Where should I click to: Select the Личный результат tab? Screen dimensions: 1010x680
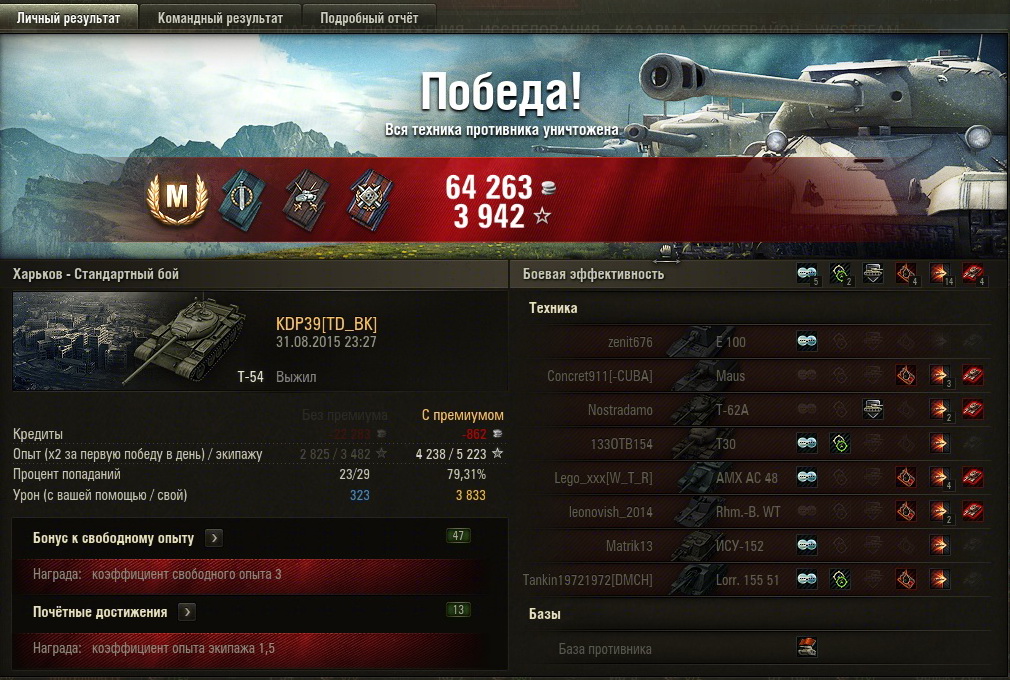click(68, 18)
